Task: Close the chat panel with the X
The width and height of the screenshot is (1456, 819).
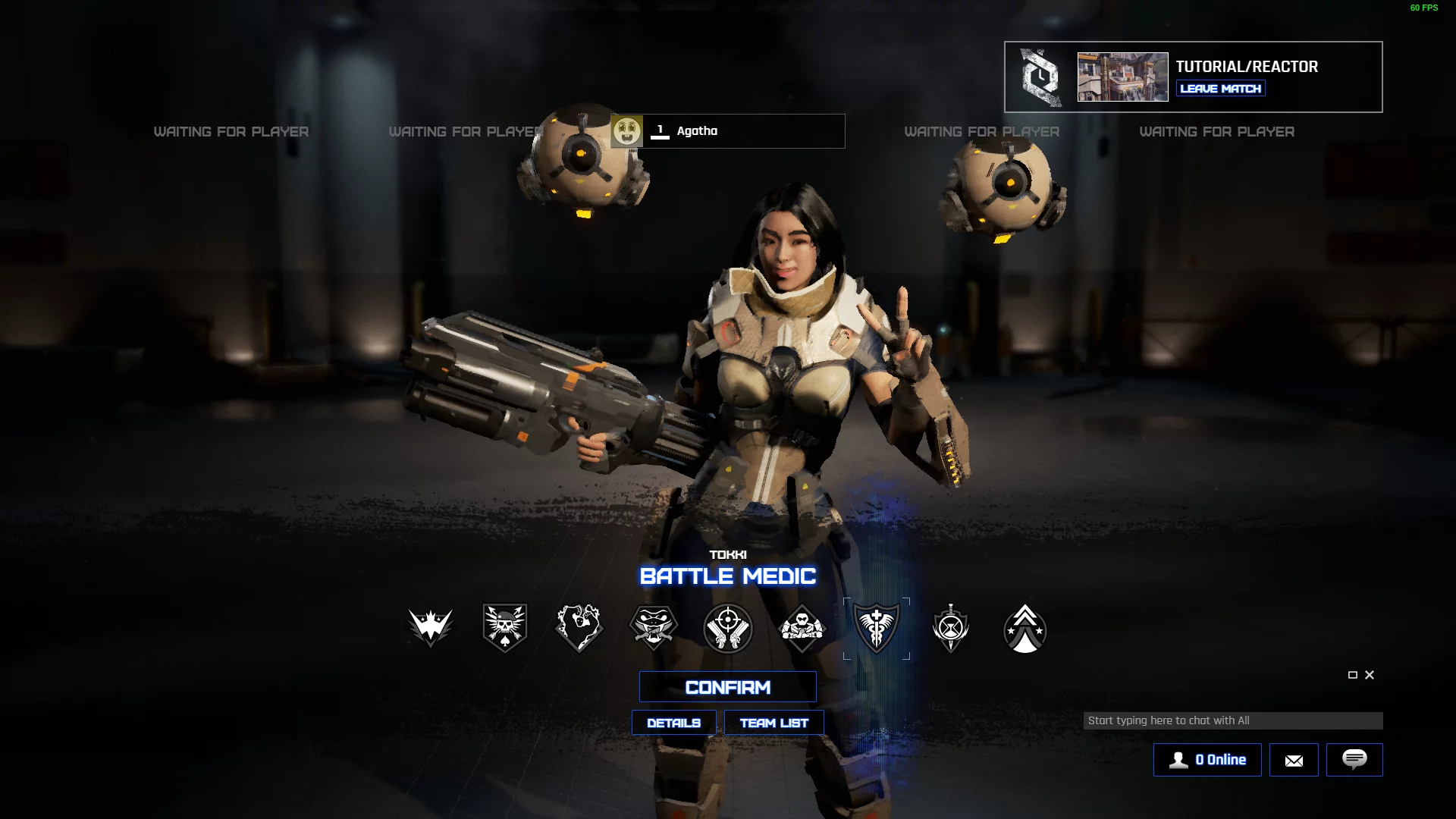Action: click(x=1370, y=675)
